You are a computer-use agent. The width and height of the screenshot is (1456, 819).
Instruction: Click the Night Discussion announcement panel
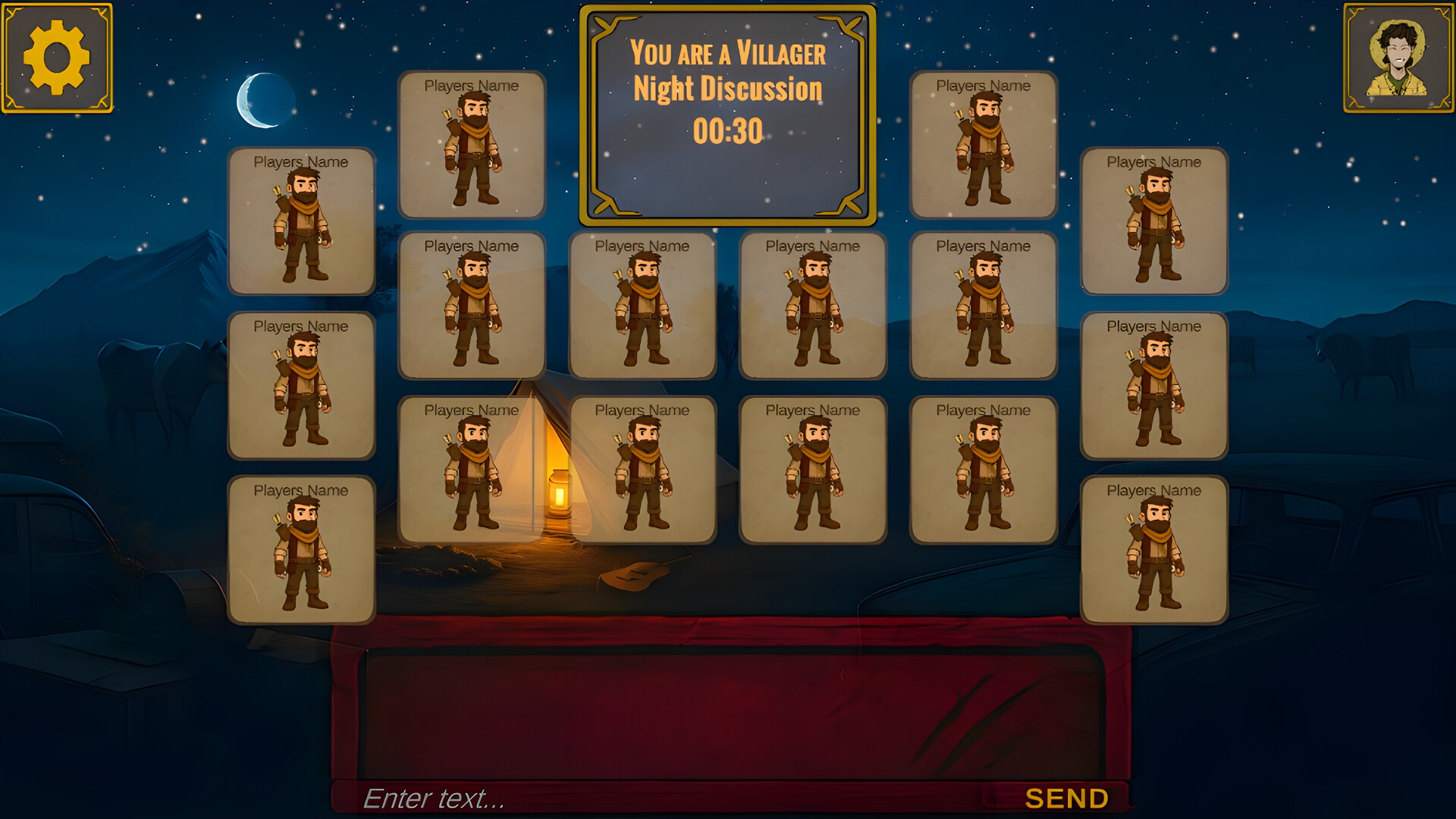click(x=726, y=114)
